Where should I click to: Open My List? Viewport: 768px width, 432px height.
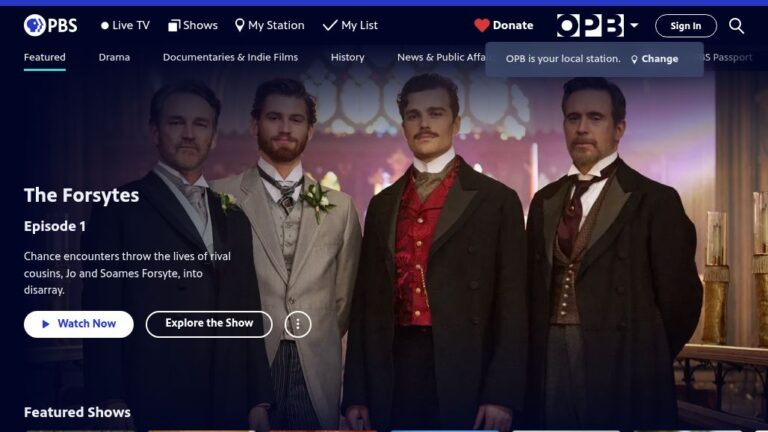350,25
